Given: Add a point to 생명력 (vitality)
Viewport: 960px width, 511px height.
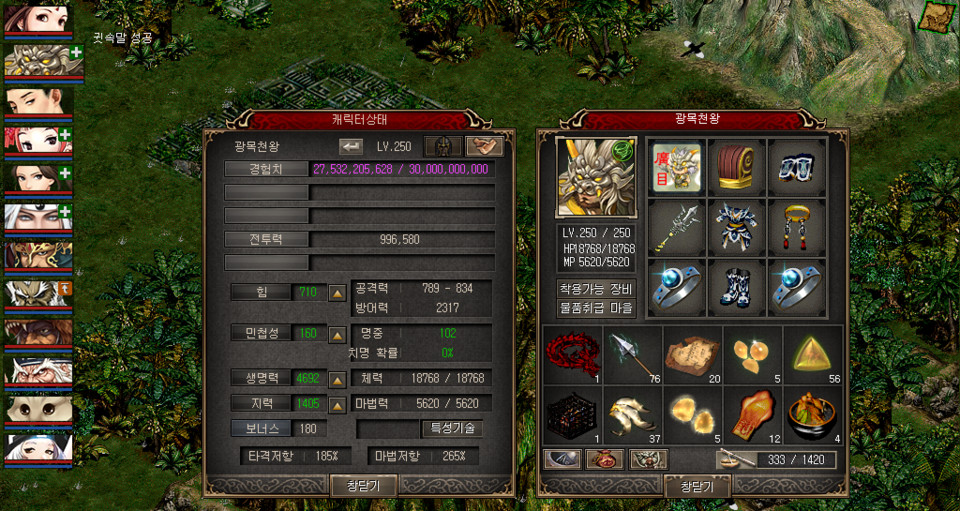Looking at the screenshot, I should 338,380.
